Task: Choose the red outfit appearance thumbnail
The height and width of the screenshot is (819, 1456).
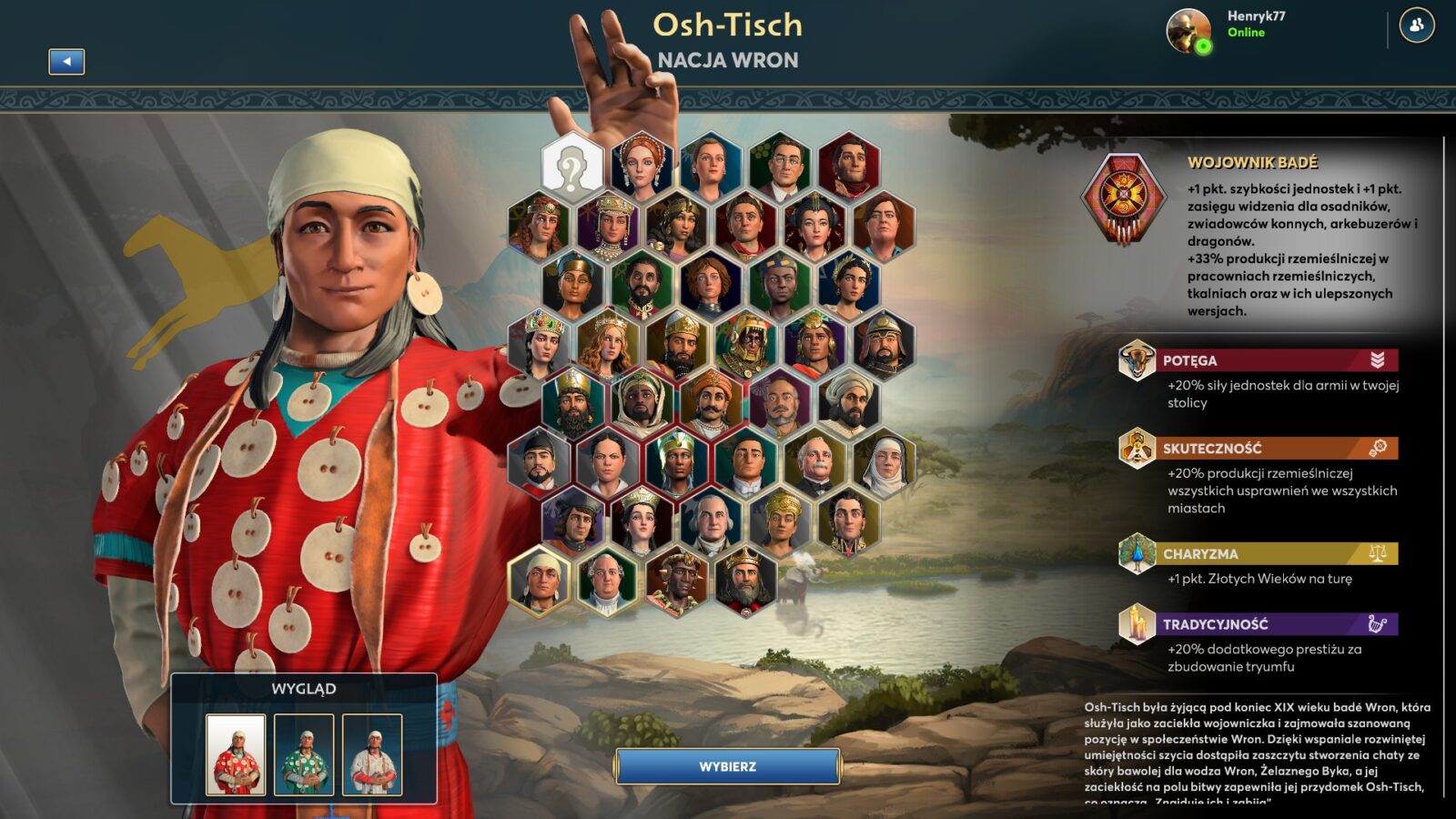Action: (236, 754)
